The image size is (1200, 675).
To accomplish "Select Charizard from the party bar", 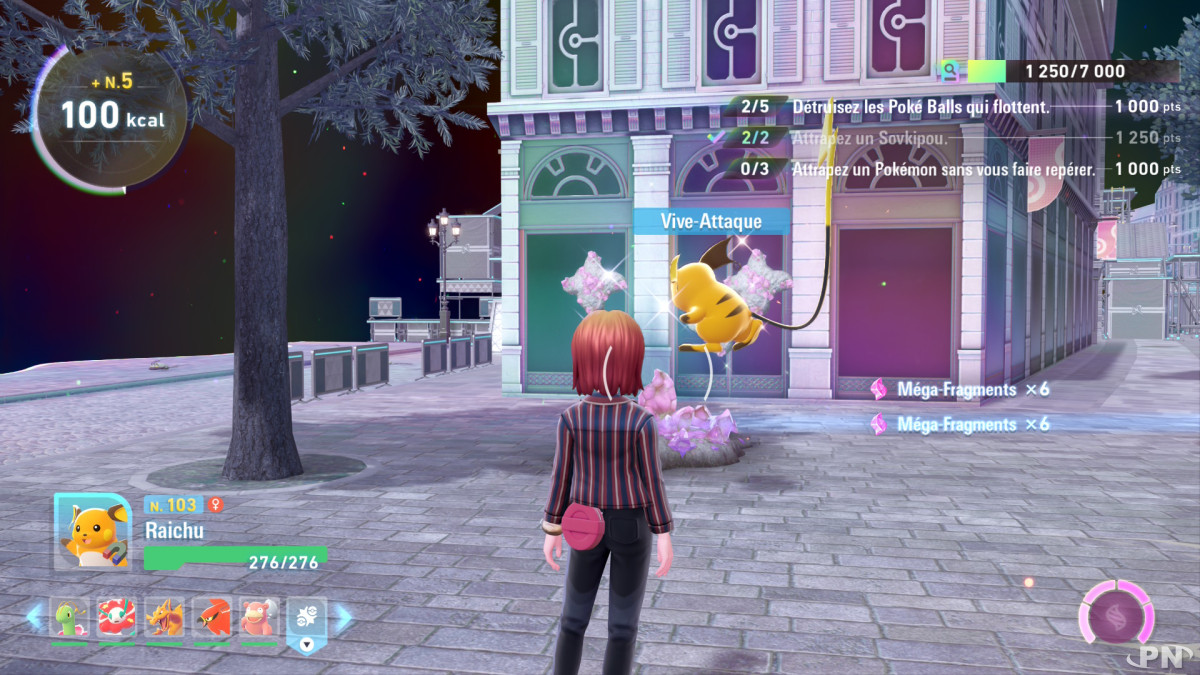I will (165, 618).
